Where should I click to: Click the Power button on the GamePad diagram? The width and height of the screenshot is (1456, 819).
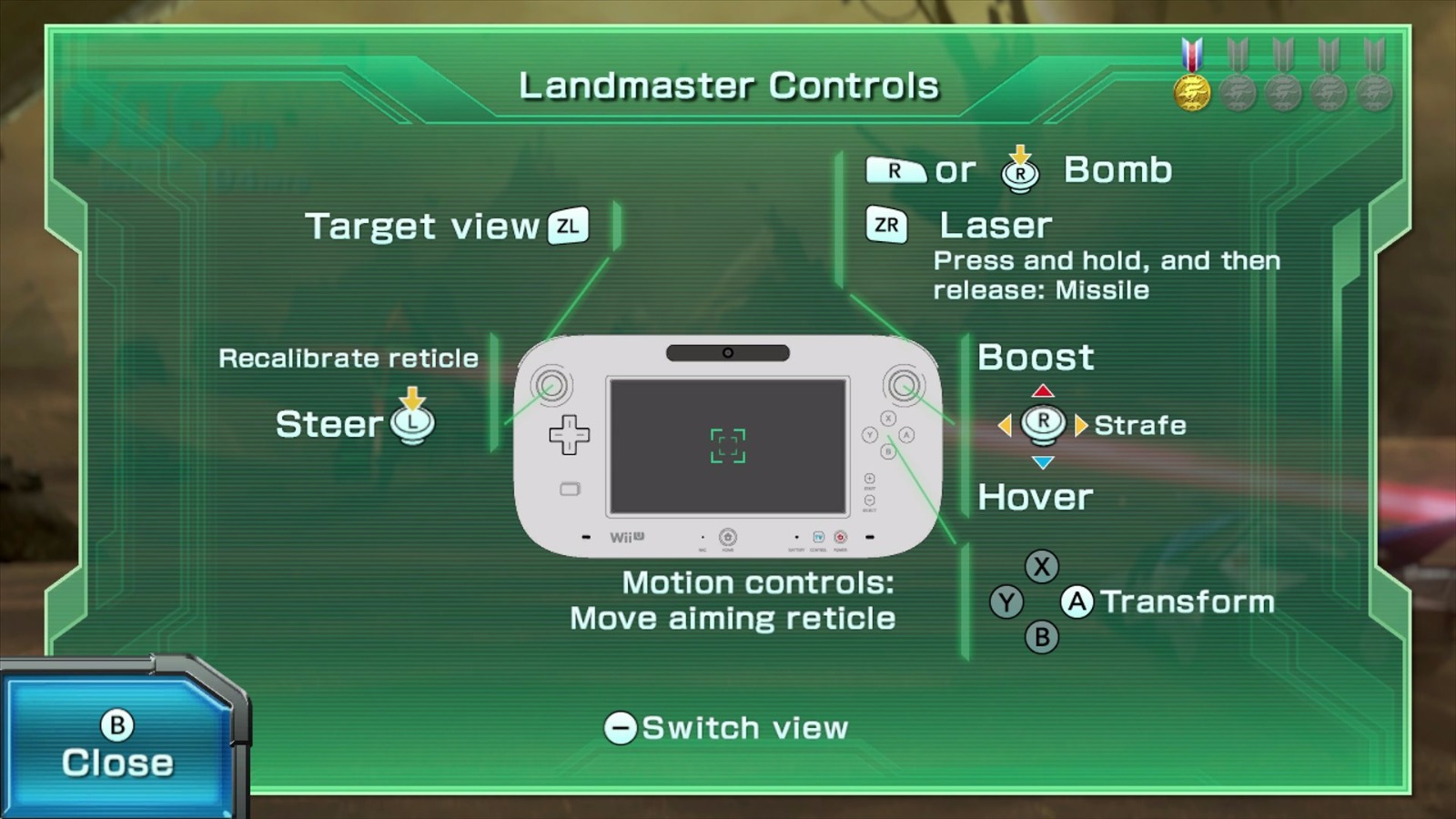(841, 538)
